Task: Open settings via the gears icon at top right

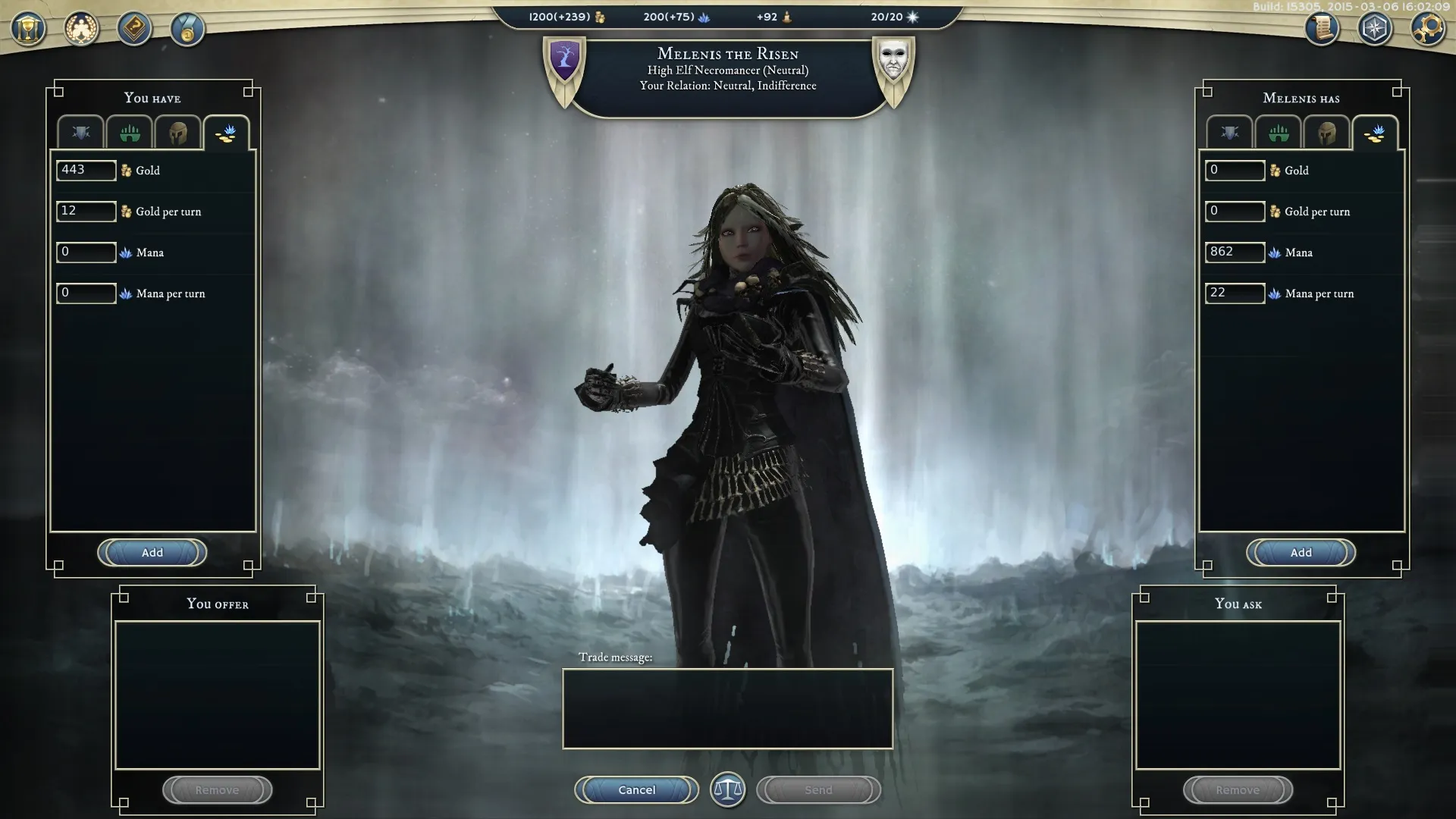Action: pyautogui.click(x=1429, y=30)
